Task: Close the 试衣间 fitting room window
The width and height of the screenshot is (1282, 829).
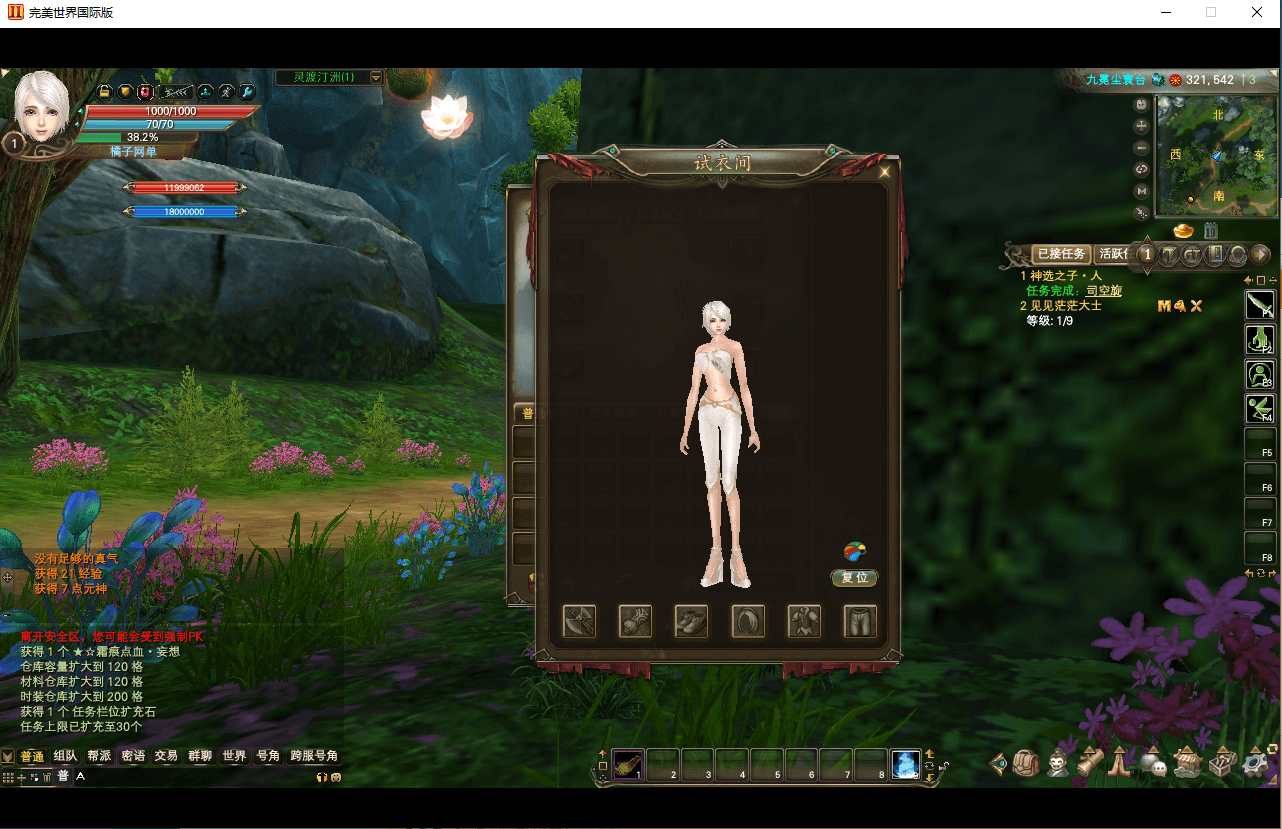Action: click(884, 171)
